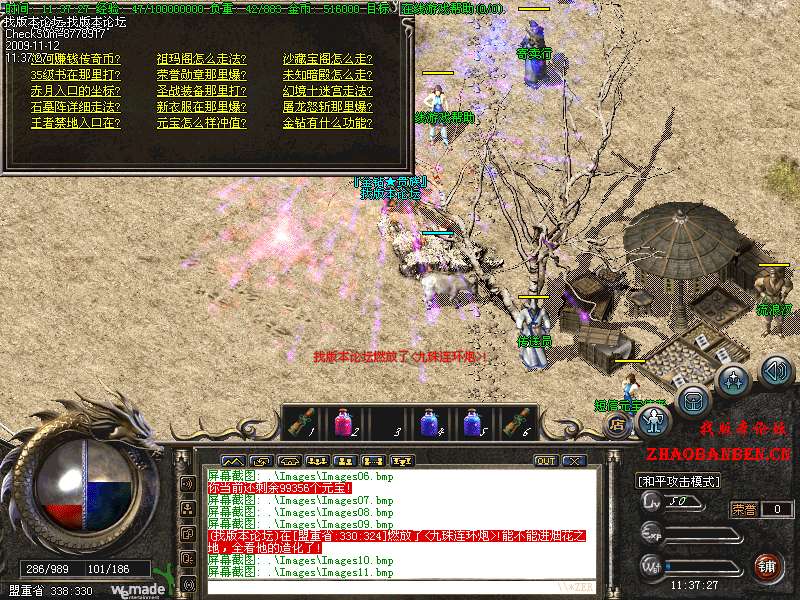Click the OUT button above the chat
Screen dimensions: 800x600
[x=546, y=461]
